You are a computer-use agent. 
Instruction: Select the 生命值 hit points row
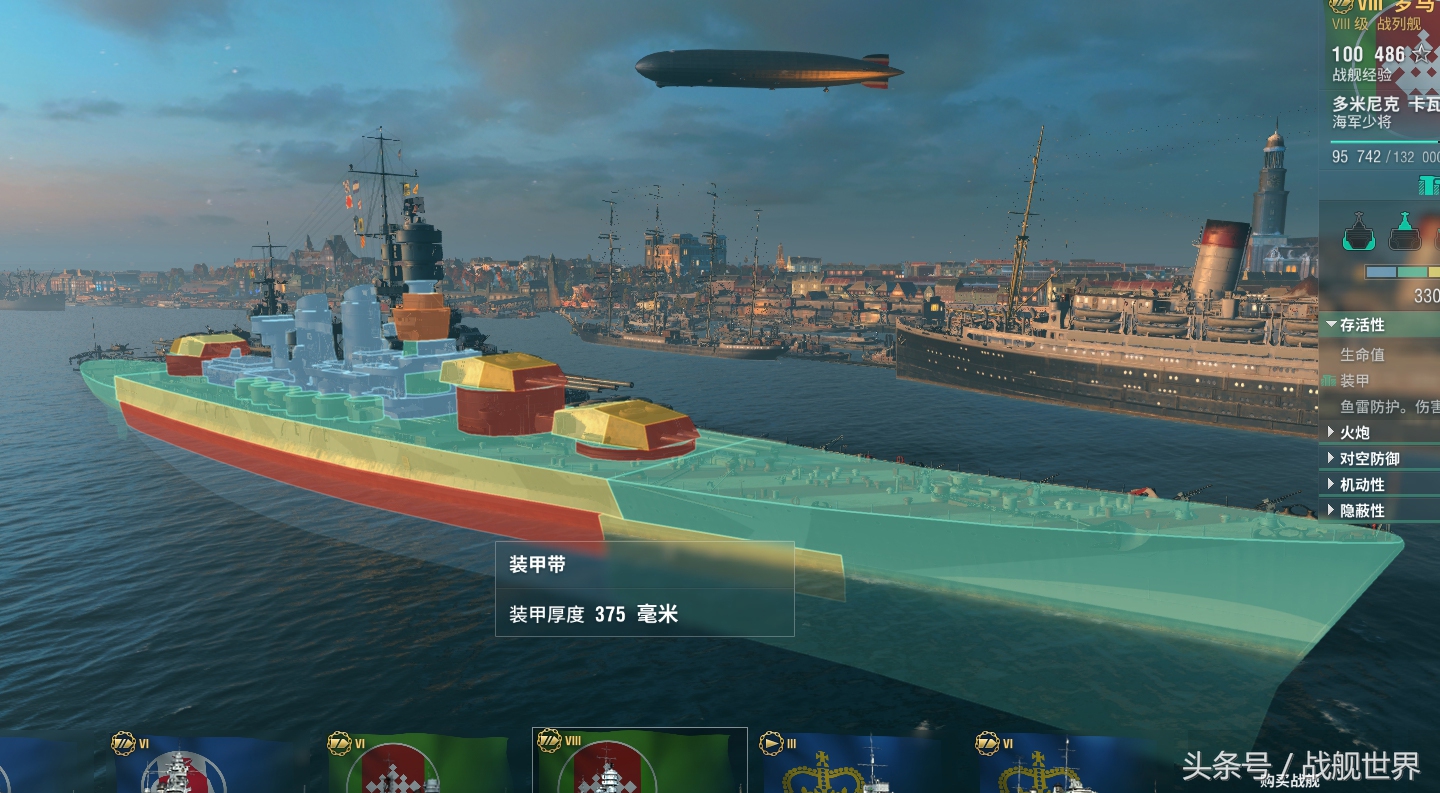(1362, 354)
